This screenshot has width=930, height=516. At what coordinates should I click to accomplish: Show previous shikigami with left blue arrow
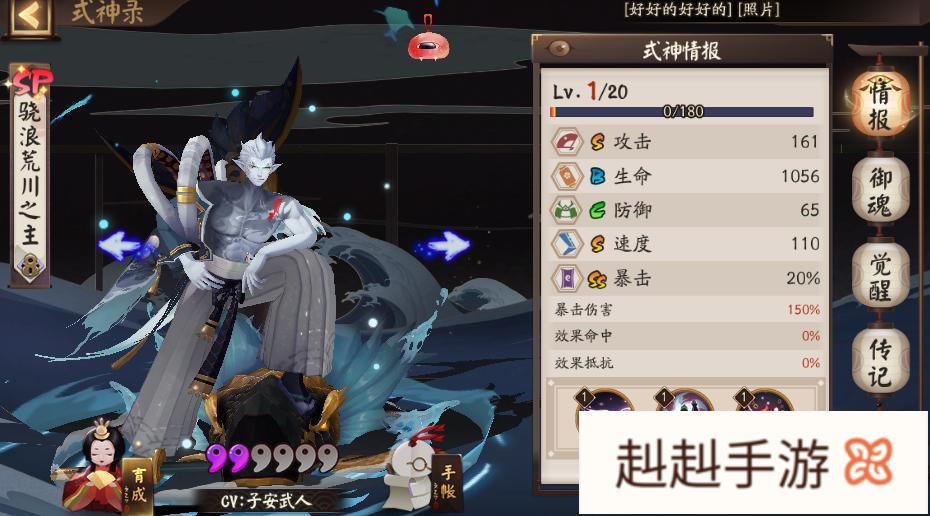point(125,245)
